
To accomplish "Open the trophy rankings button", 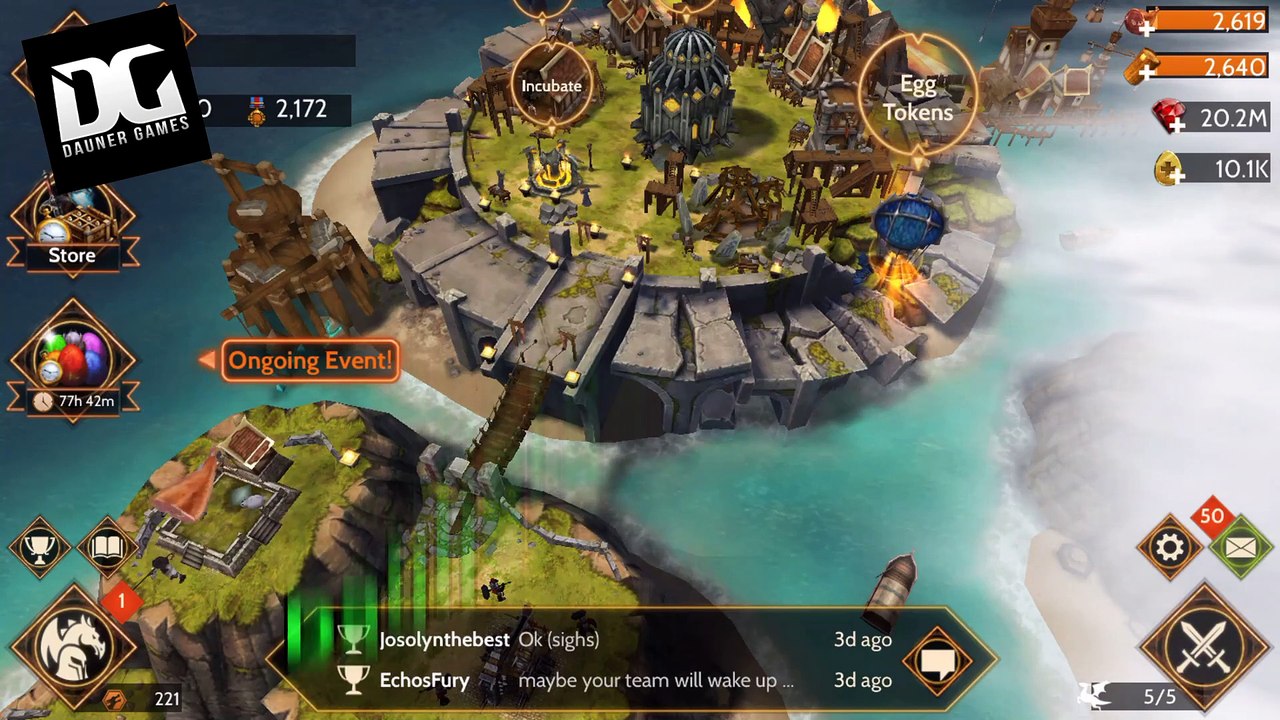I will click(x=39, y=547).
